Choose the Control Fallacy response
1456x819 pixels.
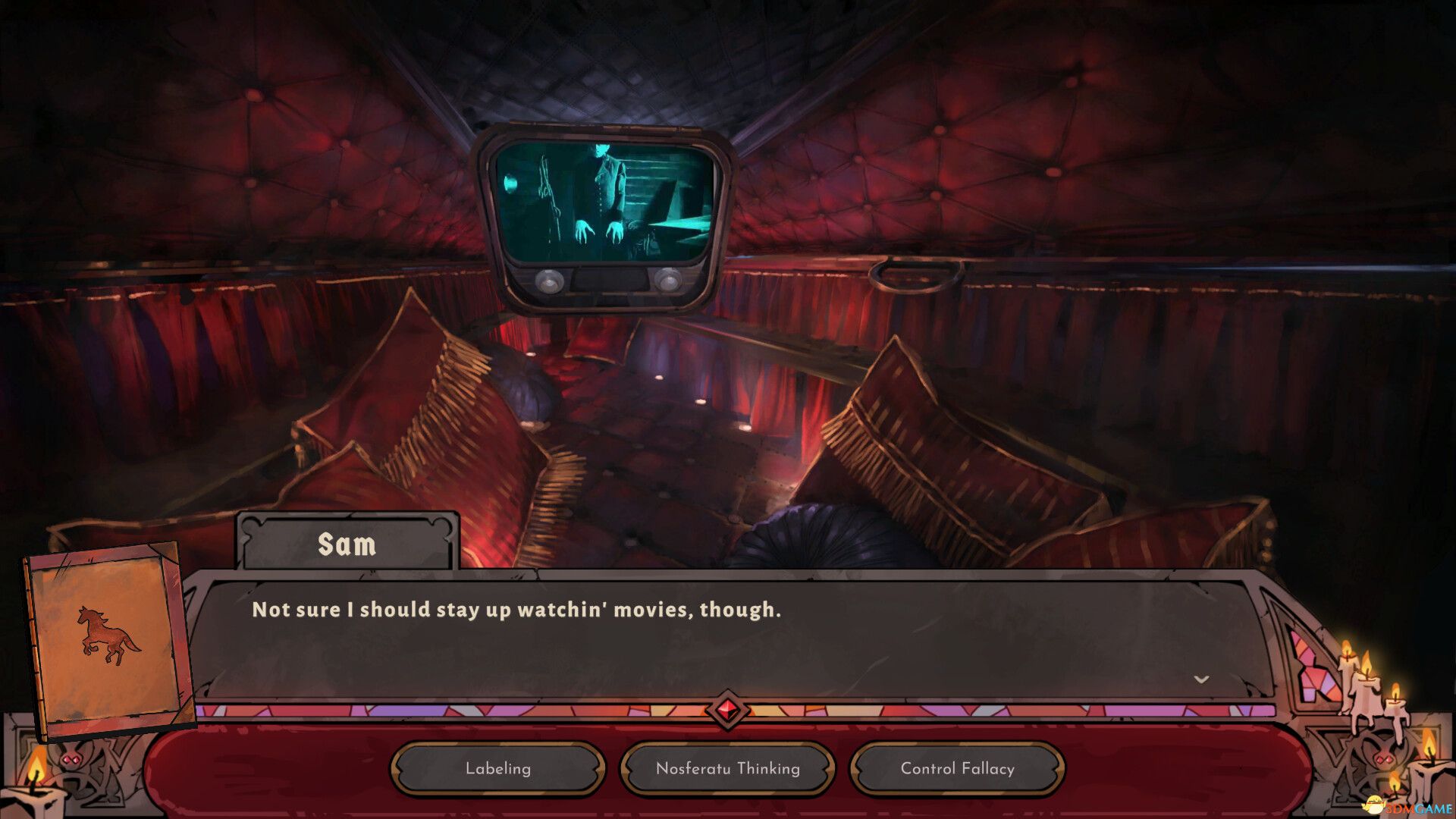[956, 768]
